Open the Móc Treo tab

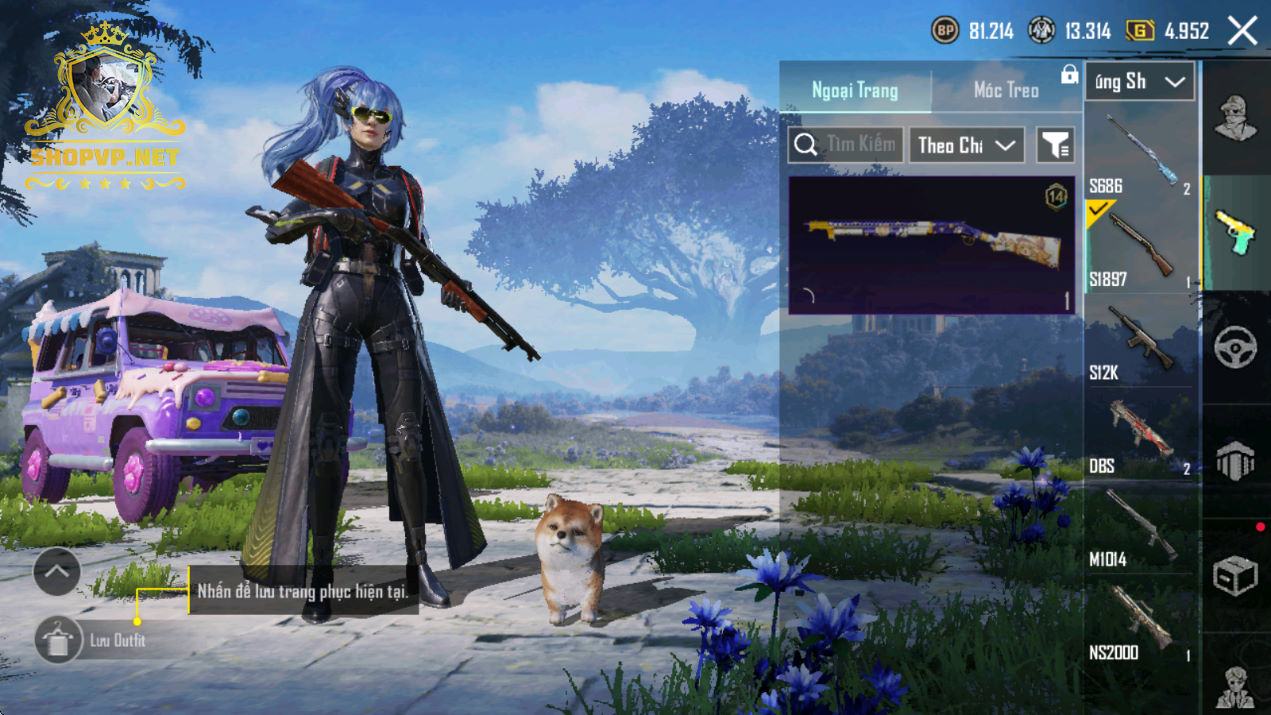(x=1006, y=90)
